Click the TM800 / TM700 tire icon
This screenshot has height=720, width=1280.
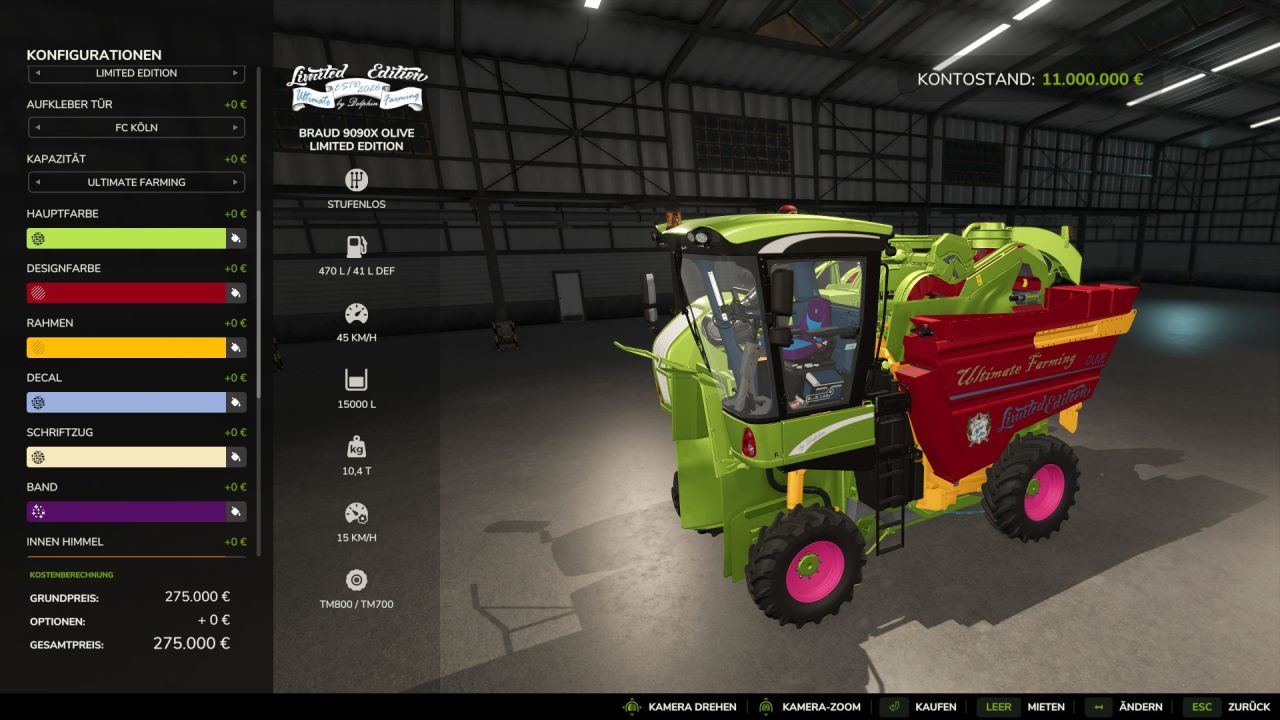pos(356,580)
